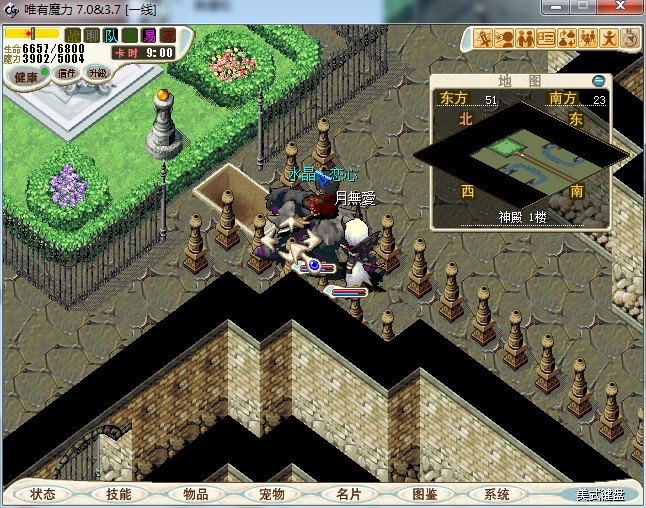The width and height of the screenshot is (646, 508).
Task: Open the 信件 mail button
Action: pos(67,73)
